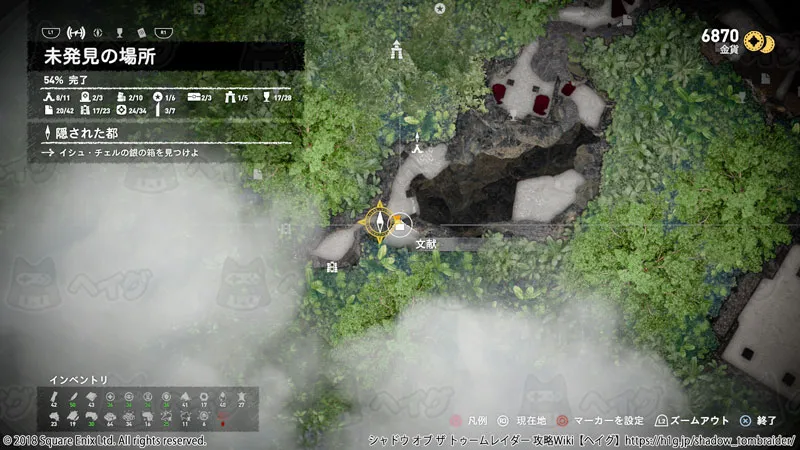
Task: Select the 文献 document marker on the map
Action: (401, 226)
